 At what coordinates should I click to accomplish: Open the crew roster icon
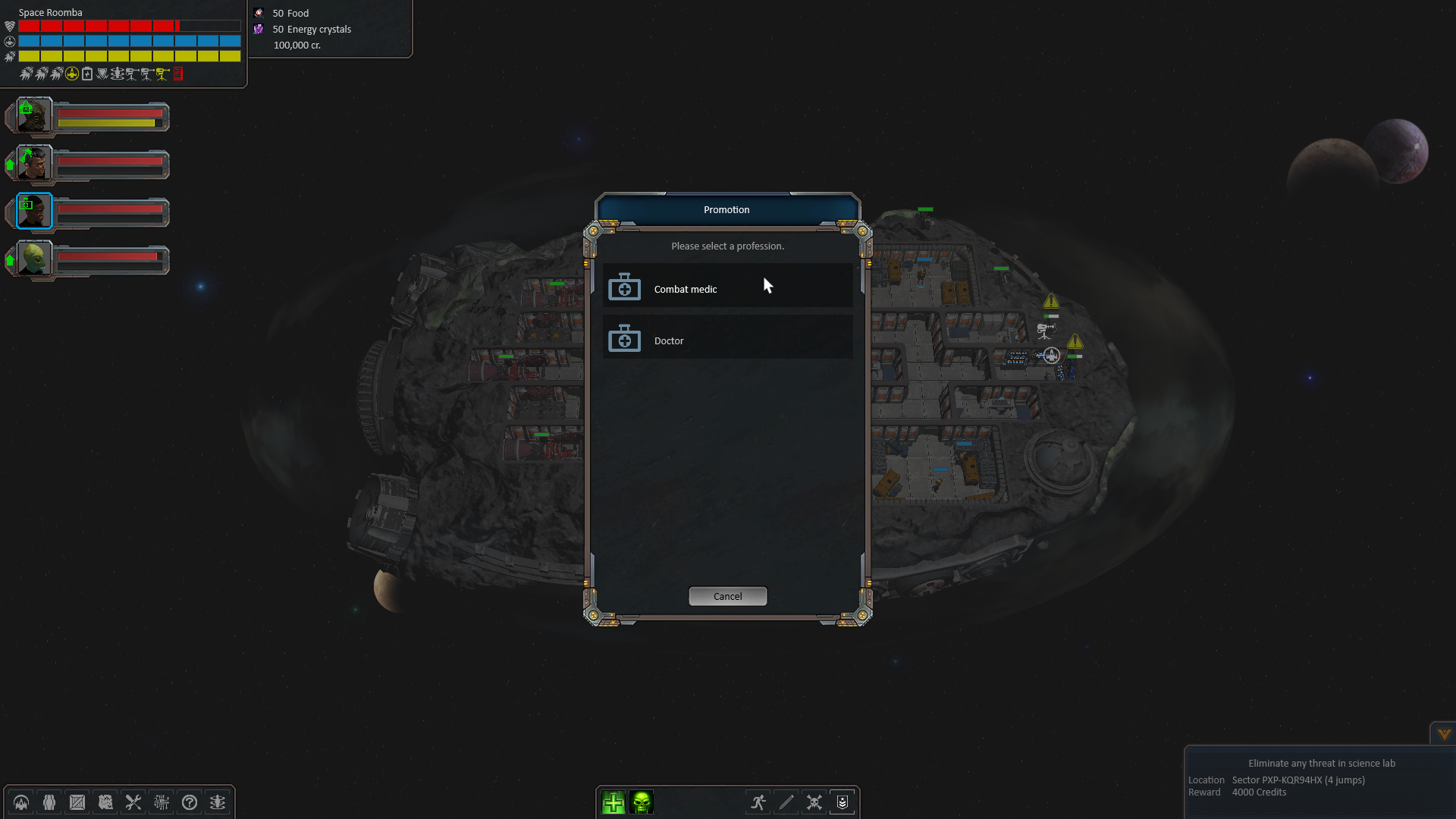pos(49,802)
